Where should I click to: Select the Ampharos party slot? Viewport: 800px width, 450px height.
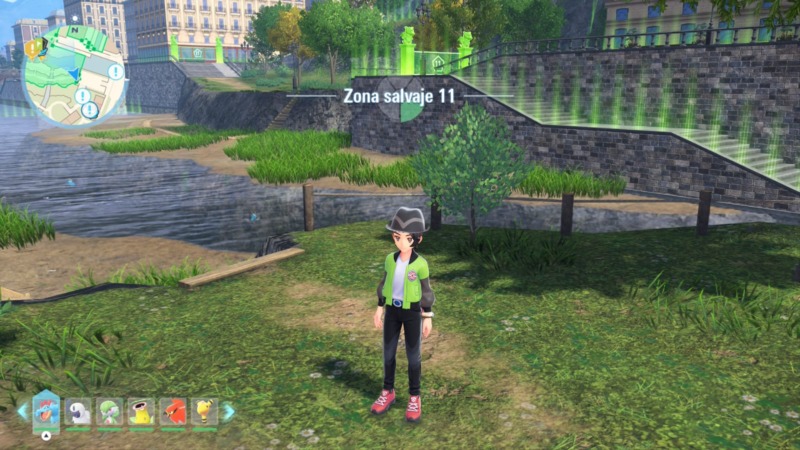204,411
